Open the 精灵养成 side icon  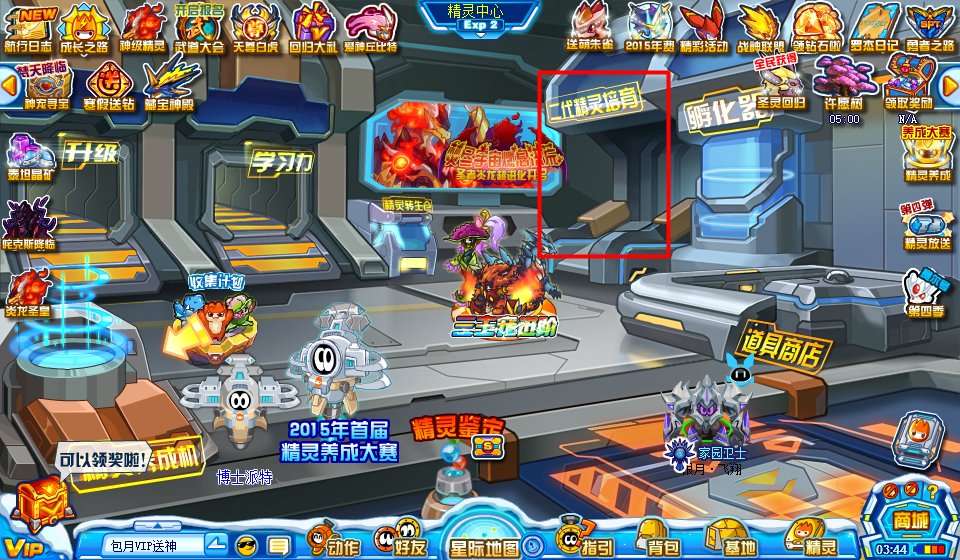[925, 155]
